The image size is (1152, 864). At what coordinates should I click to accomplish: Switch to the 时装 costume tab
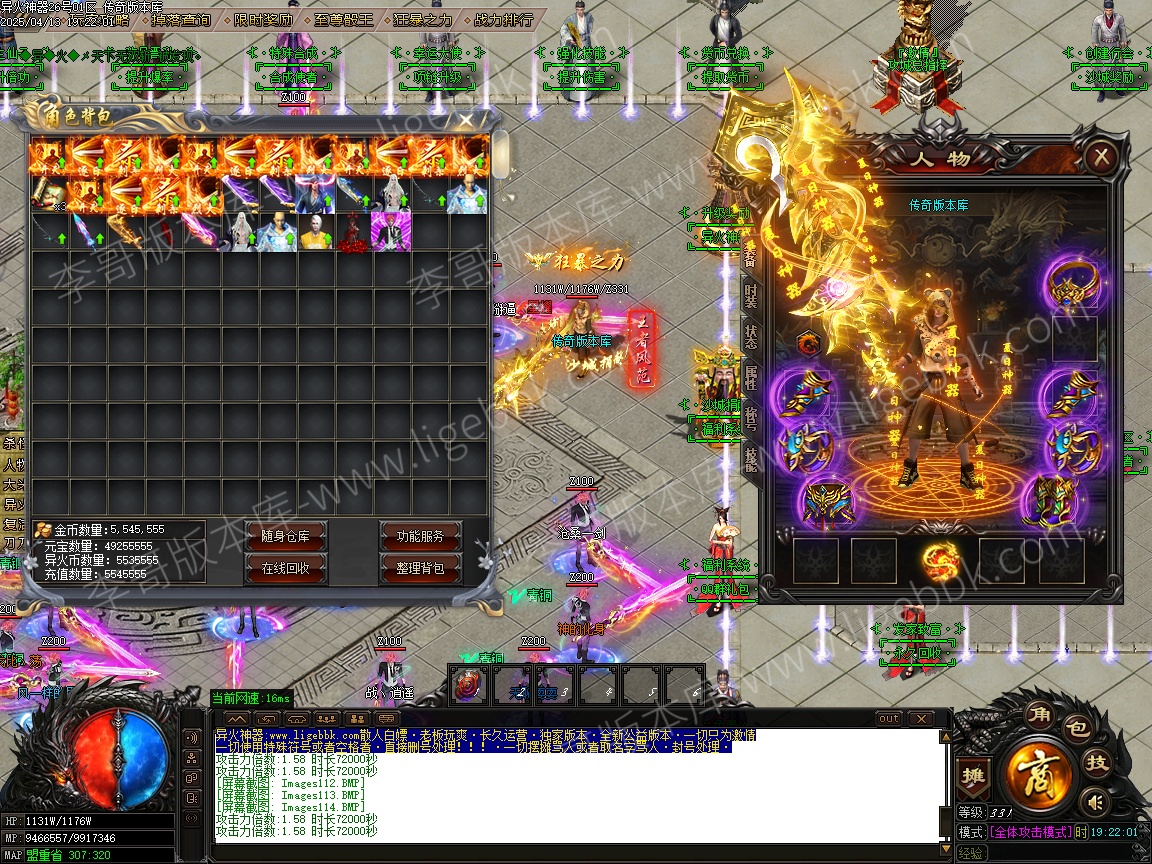coord(751,295)
